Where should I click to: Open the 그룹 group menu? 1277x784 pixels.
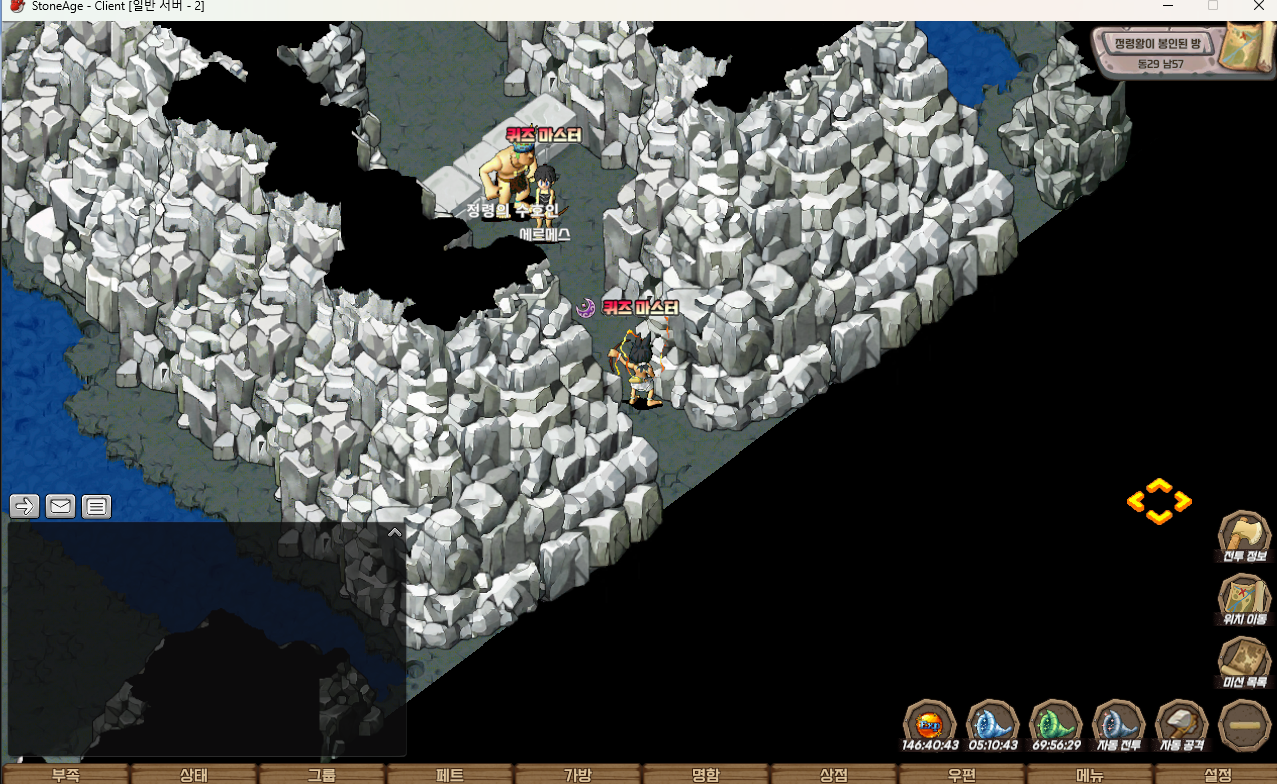click(322, 775)
